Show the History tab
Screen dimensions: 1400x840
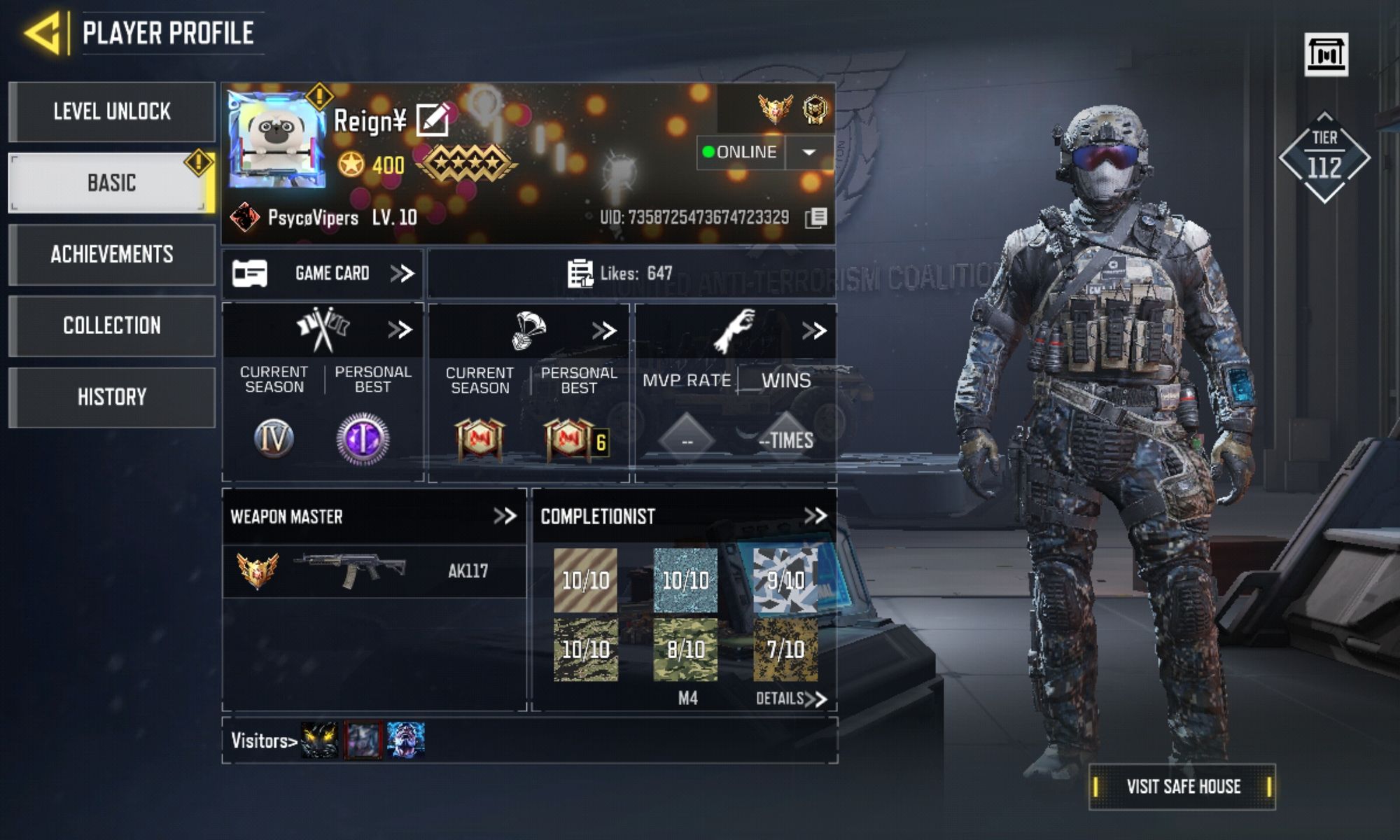112,397
